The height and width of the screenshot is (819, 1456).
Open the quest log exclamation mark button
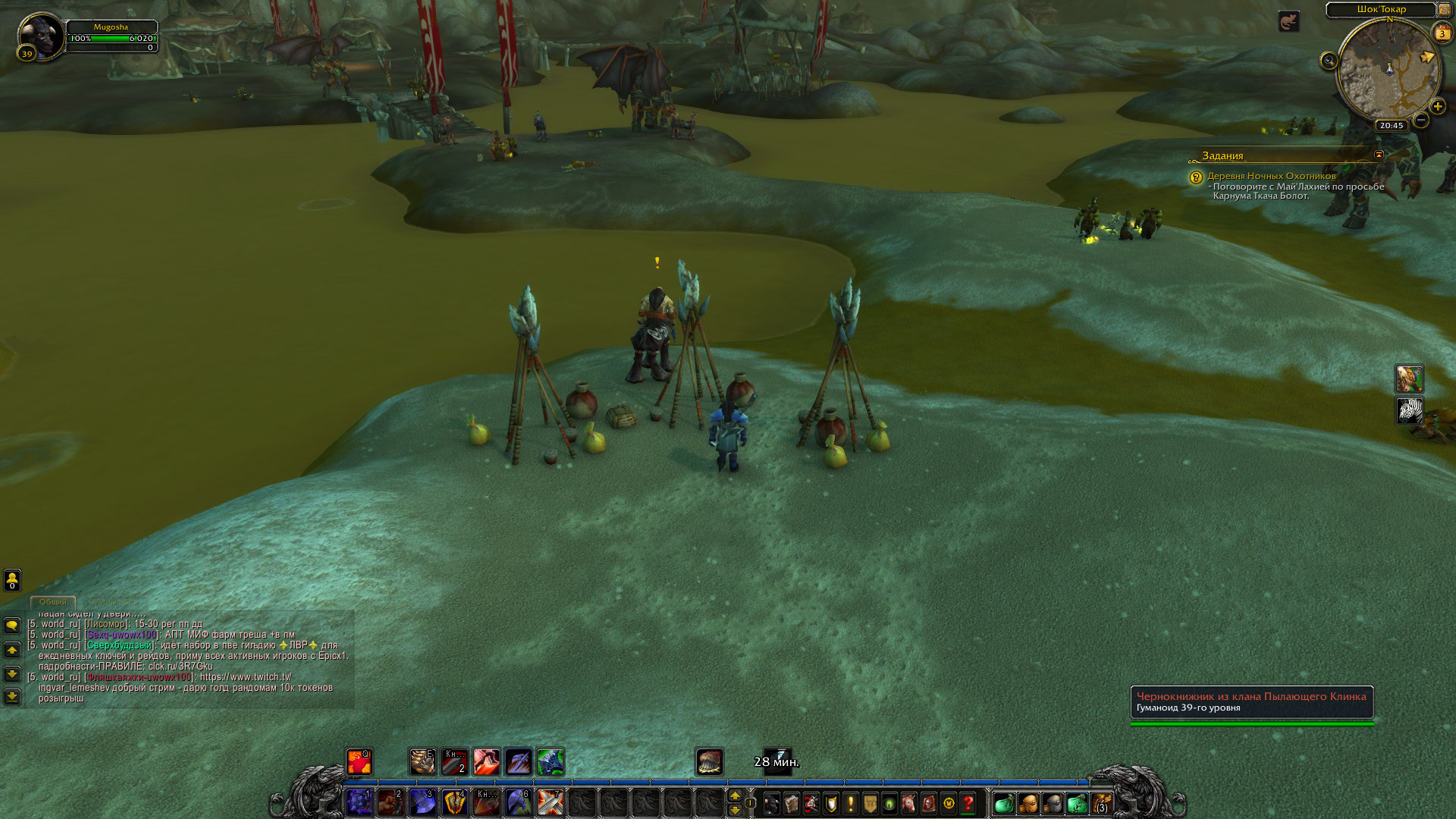(850, 803)
